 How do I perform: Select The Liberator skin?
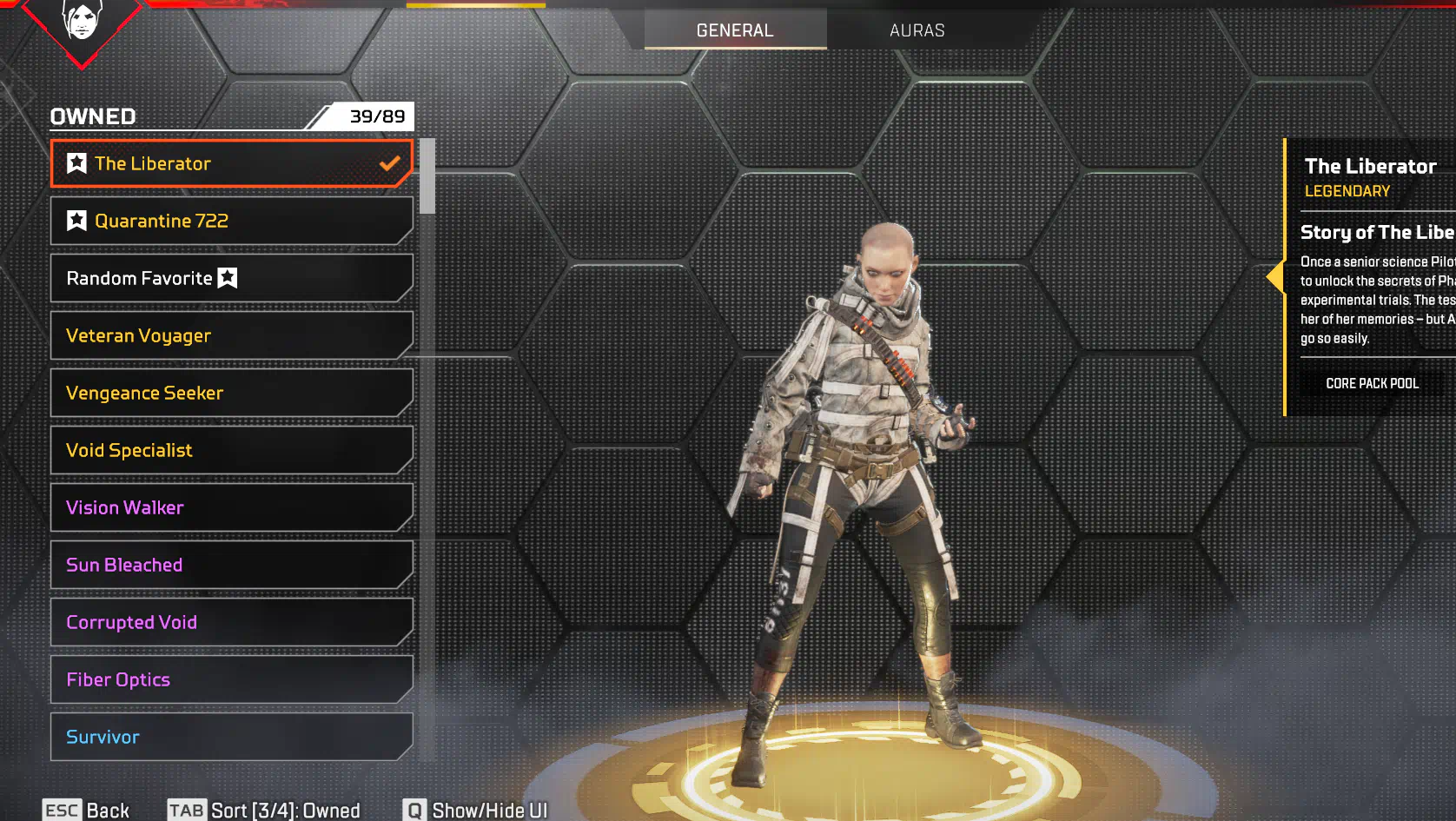(231, 163)
